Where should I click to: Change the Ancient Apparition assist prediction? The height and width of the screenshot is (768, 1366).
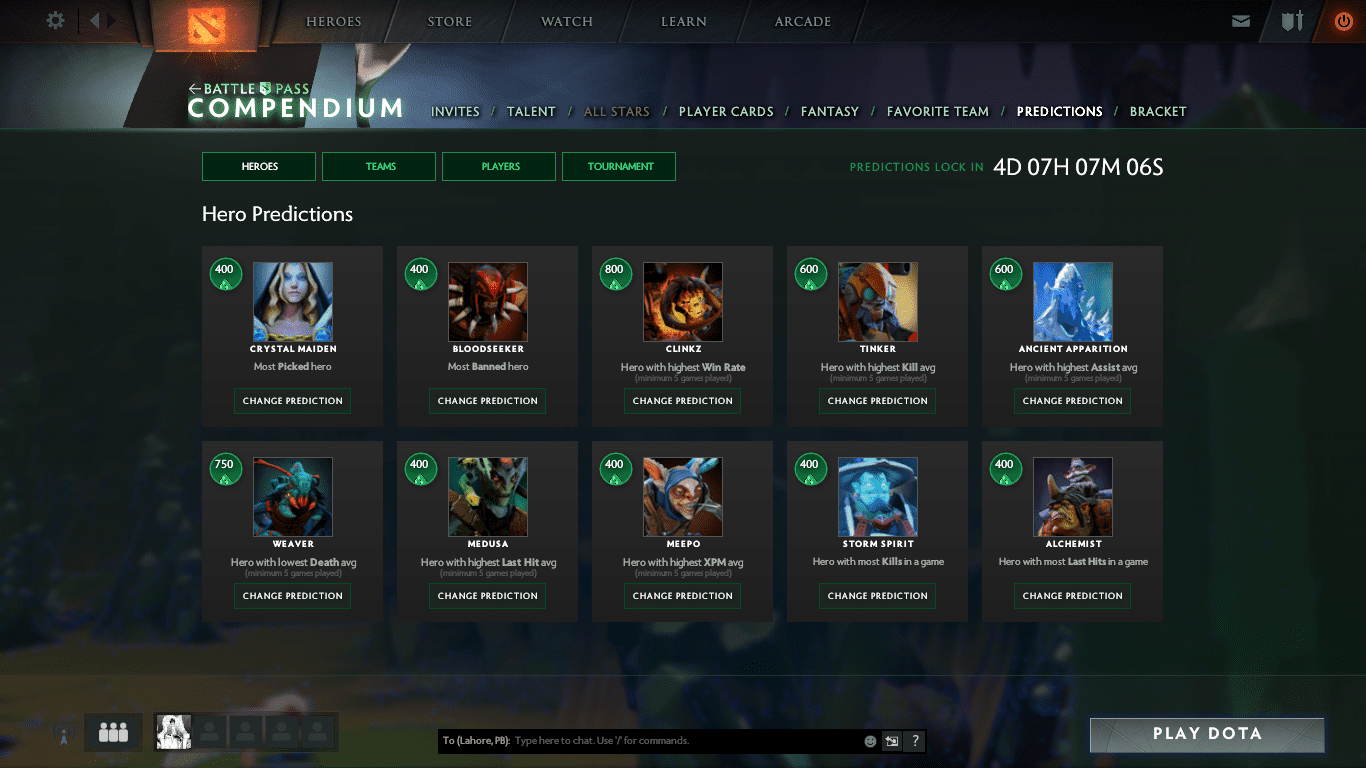click(x=1072, y=401)
